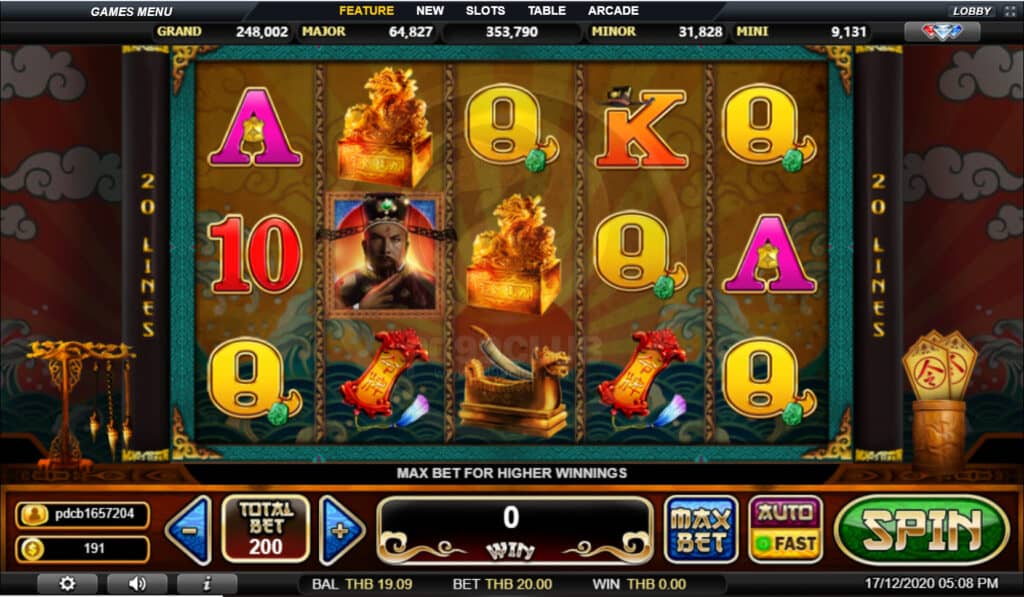Set the Max Bet

(701, 529)
